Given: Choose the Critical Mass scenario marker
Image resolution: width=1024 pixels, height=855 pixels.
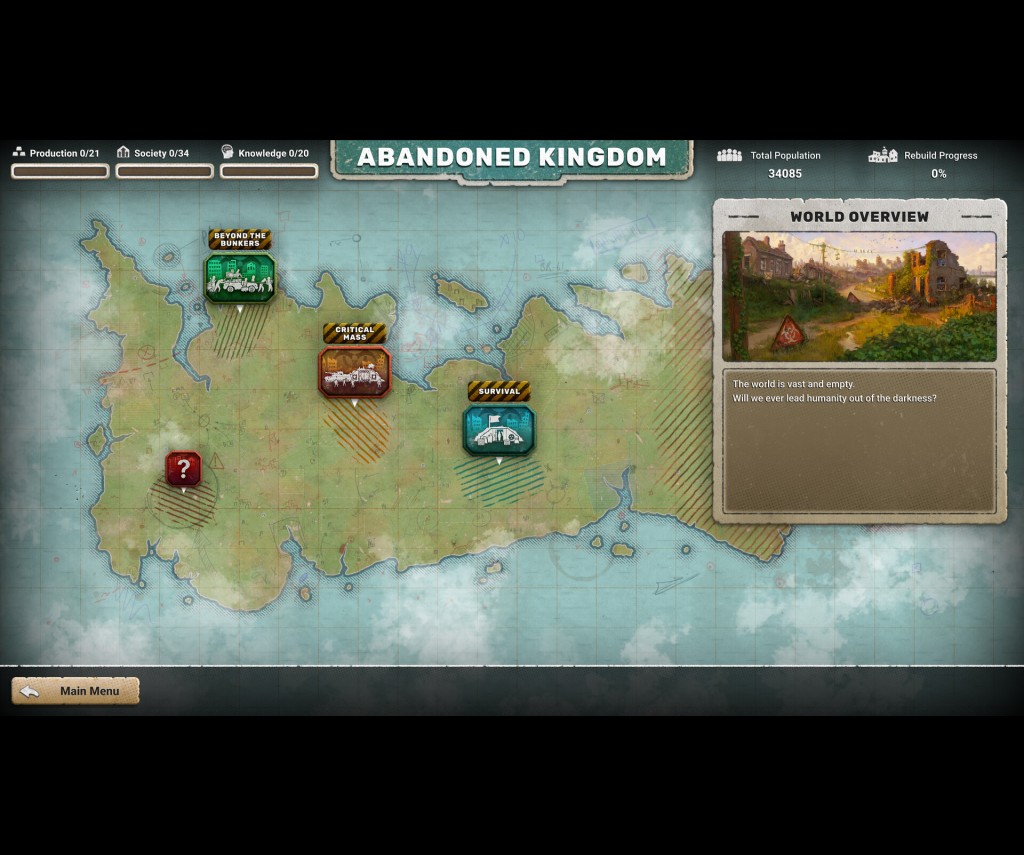Looking at the screenshot, I should pos(354,371).
